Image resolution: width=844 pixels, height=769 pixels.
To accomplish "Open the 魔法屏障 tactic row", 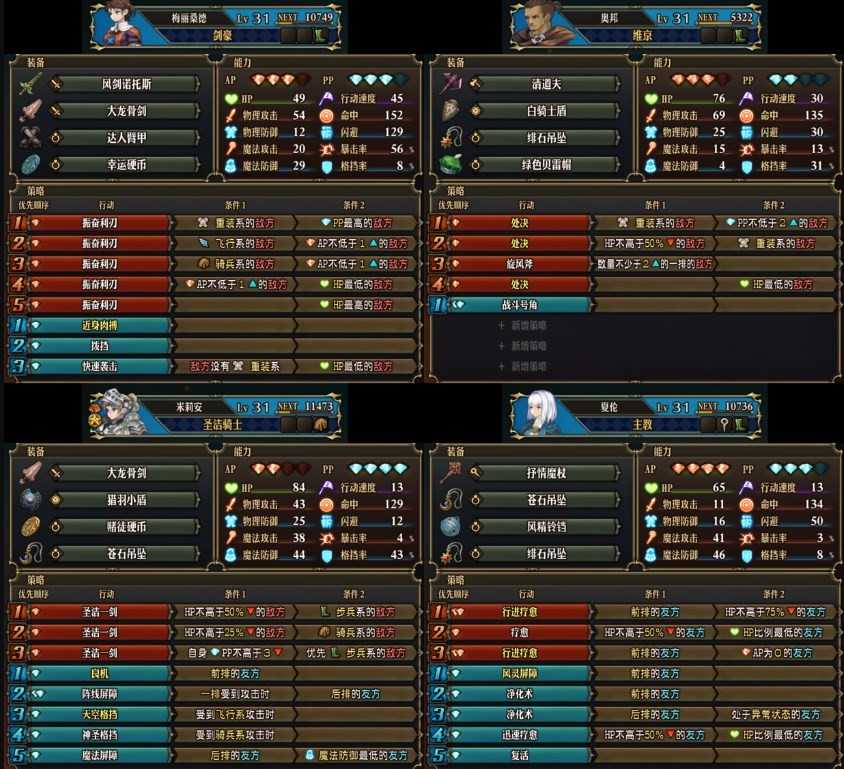I will (x=98, y=756).
